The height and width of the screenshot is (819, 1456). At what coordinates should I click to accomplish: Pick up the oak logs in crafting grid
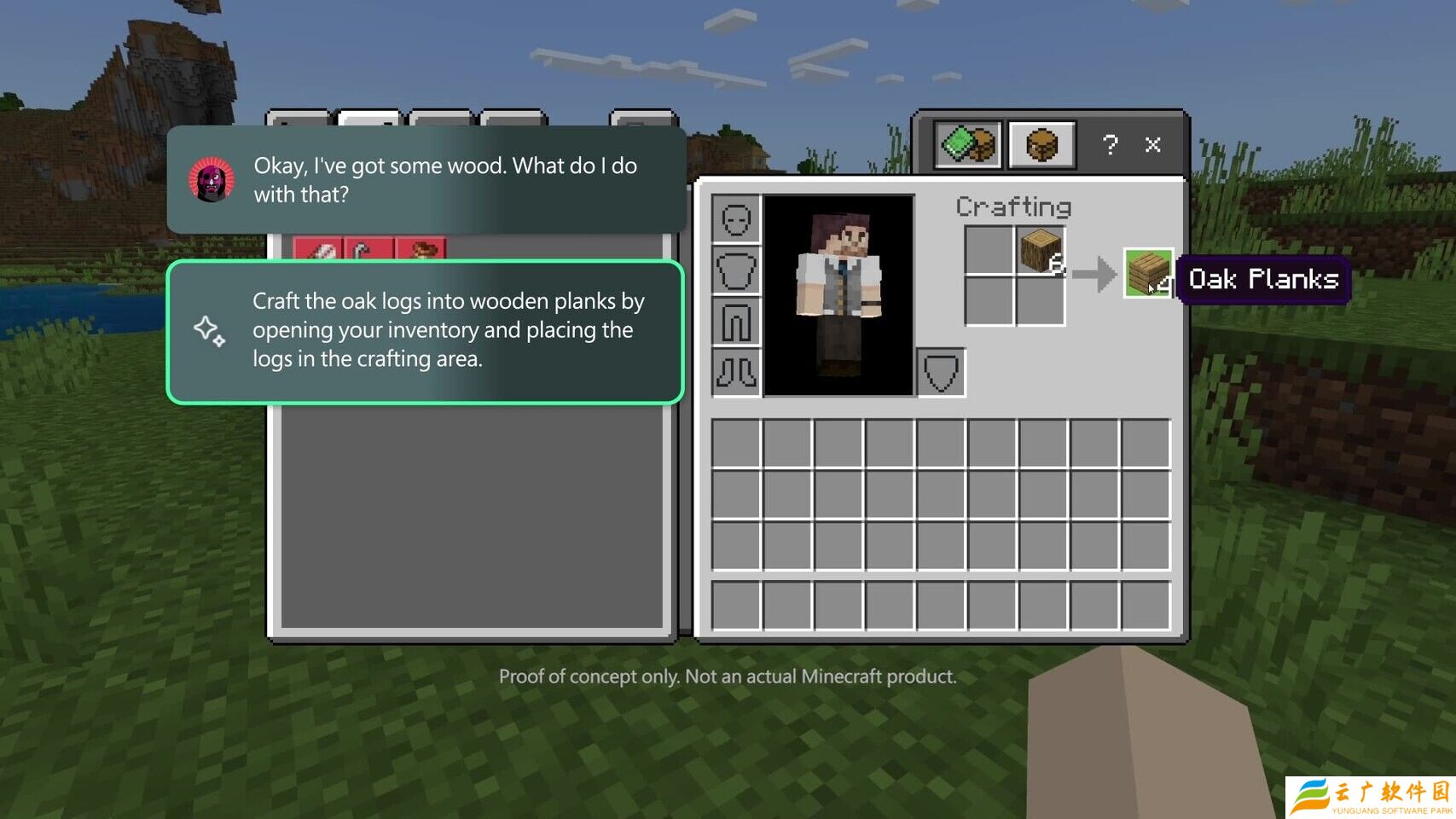click(x=1040, y=251)
